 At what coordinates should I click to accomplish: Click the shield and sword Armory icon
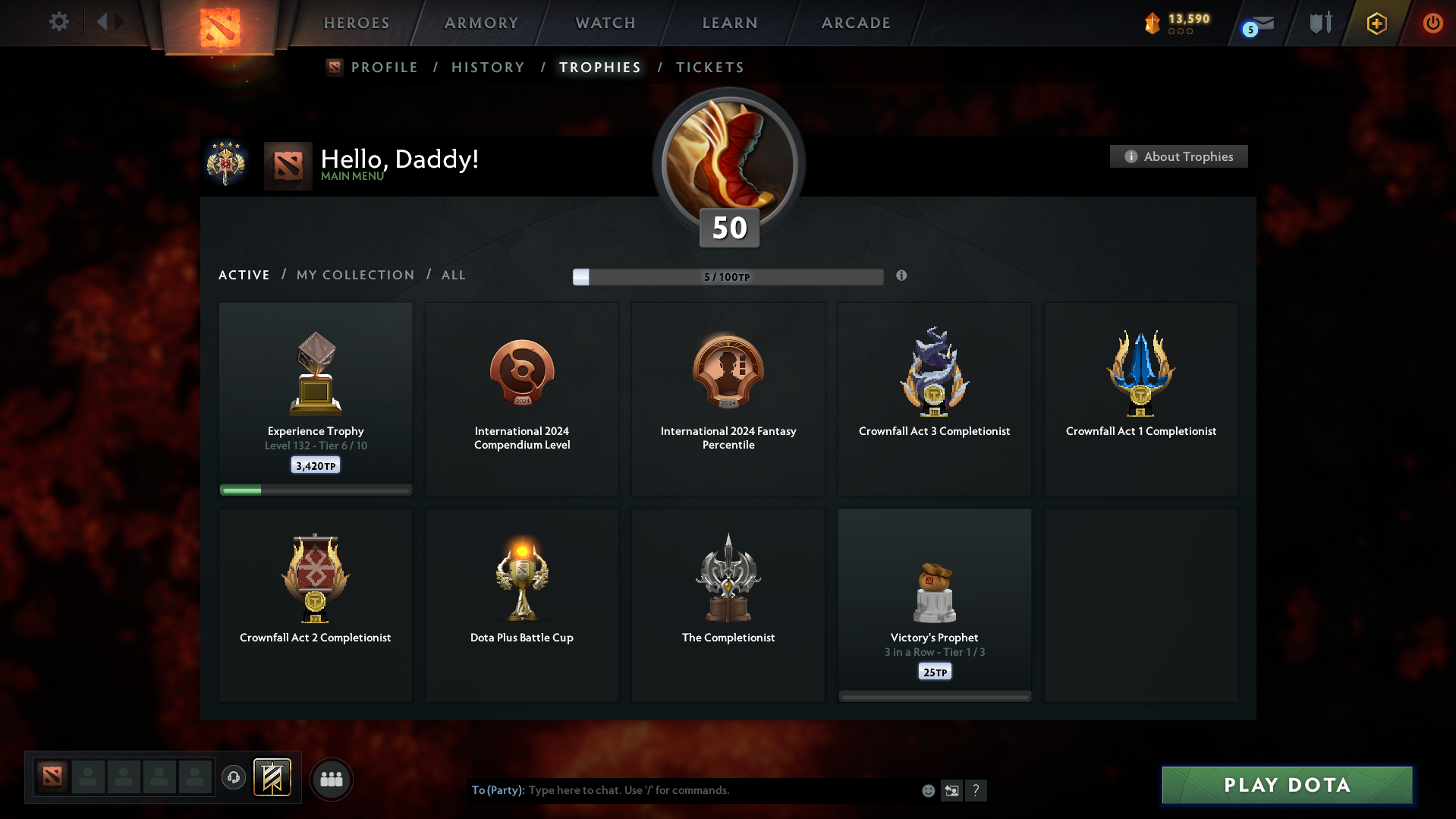(x=1319, y=23)
